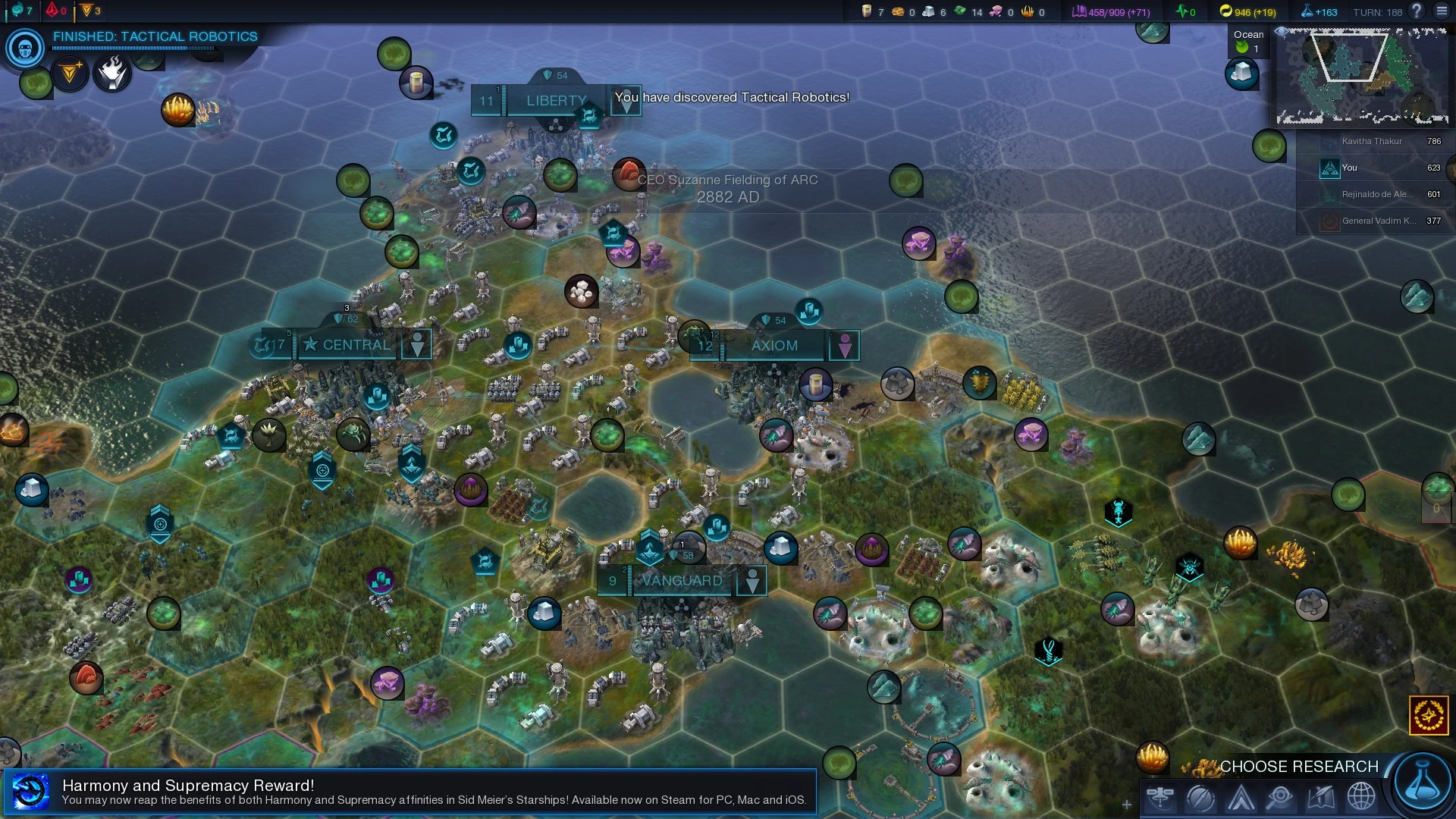Open the game options hamburger menu
This screenshot has height=819, width=1456.
pos(1441,12)
